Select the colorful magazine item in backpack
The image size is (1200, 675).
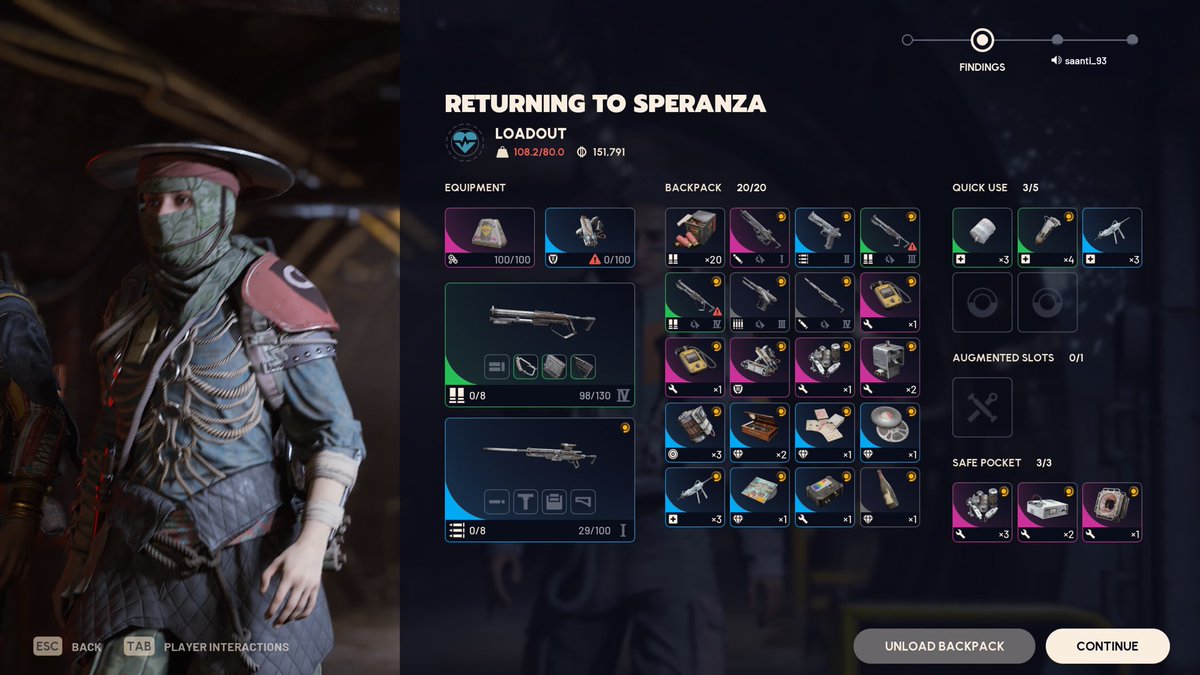click(759, 497)
